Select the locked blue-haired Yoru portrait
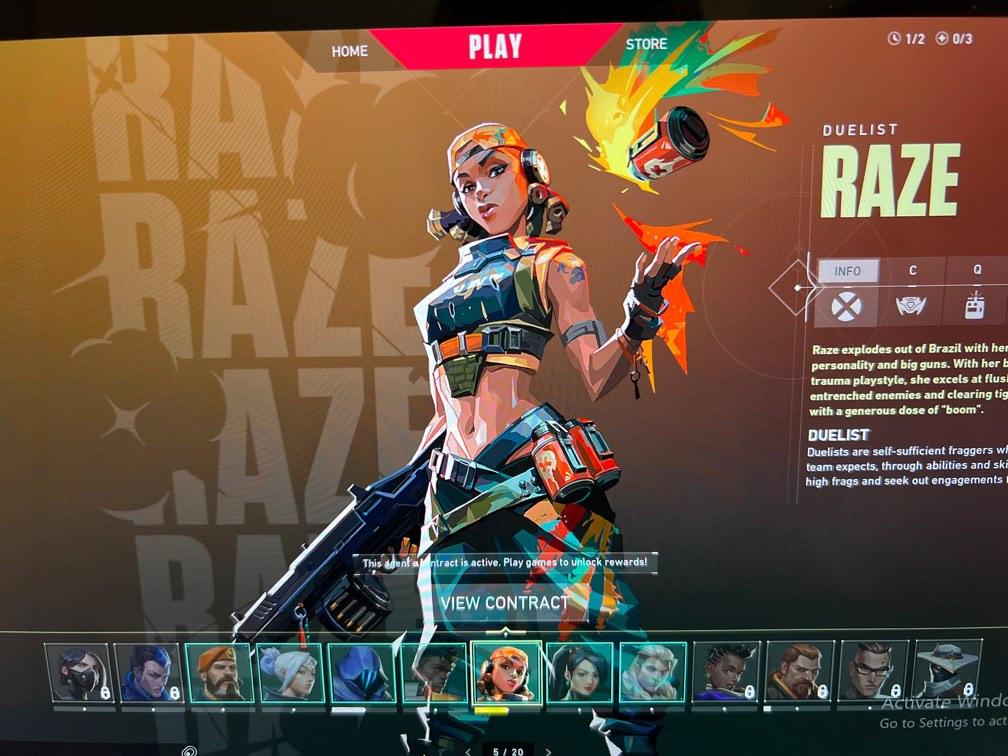 148,672
